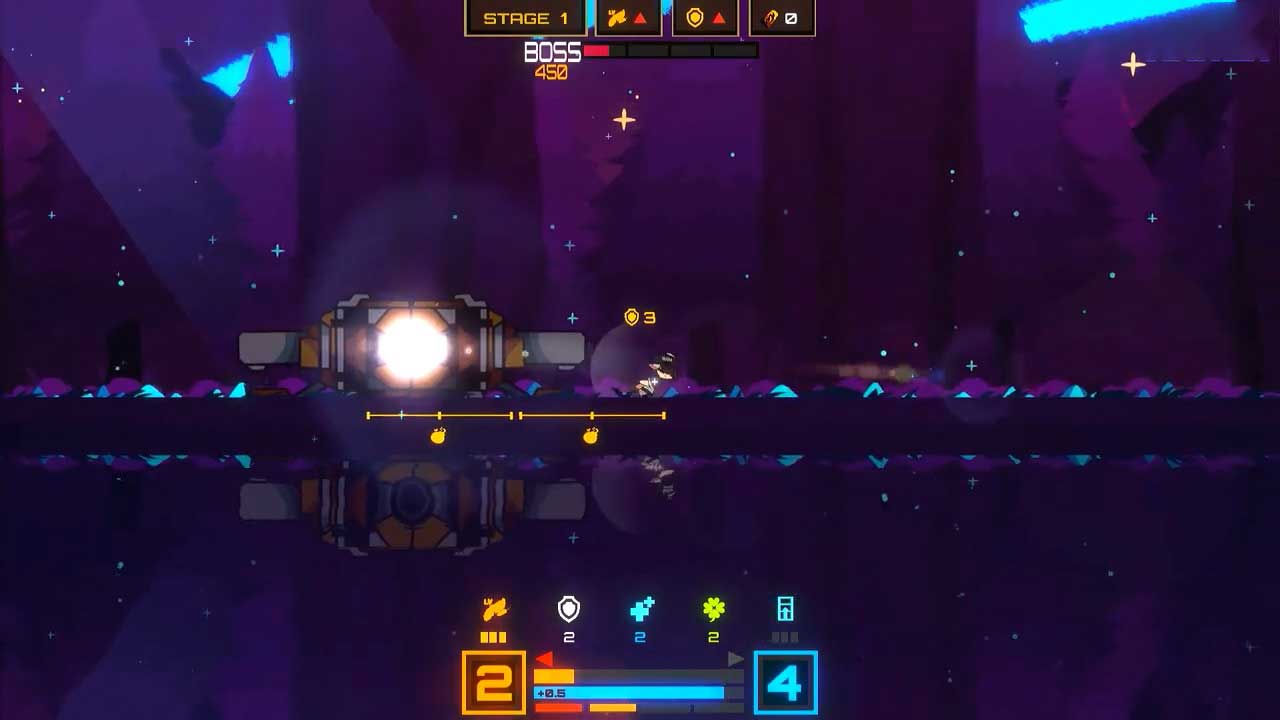Image resolution: width=1280 pixels, height=720 pixels.
Task: Click the red left arrow above the bars
Action: click(x=544, y=659)
